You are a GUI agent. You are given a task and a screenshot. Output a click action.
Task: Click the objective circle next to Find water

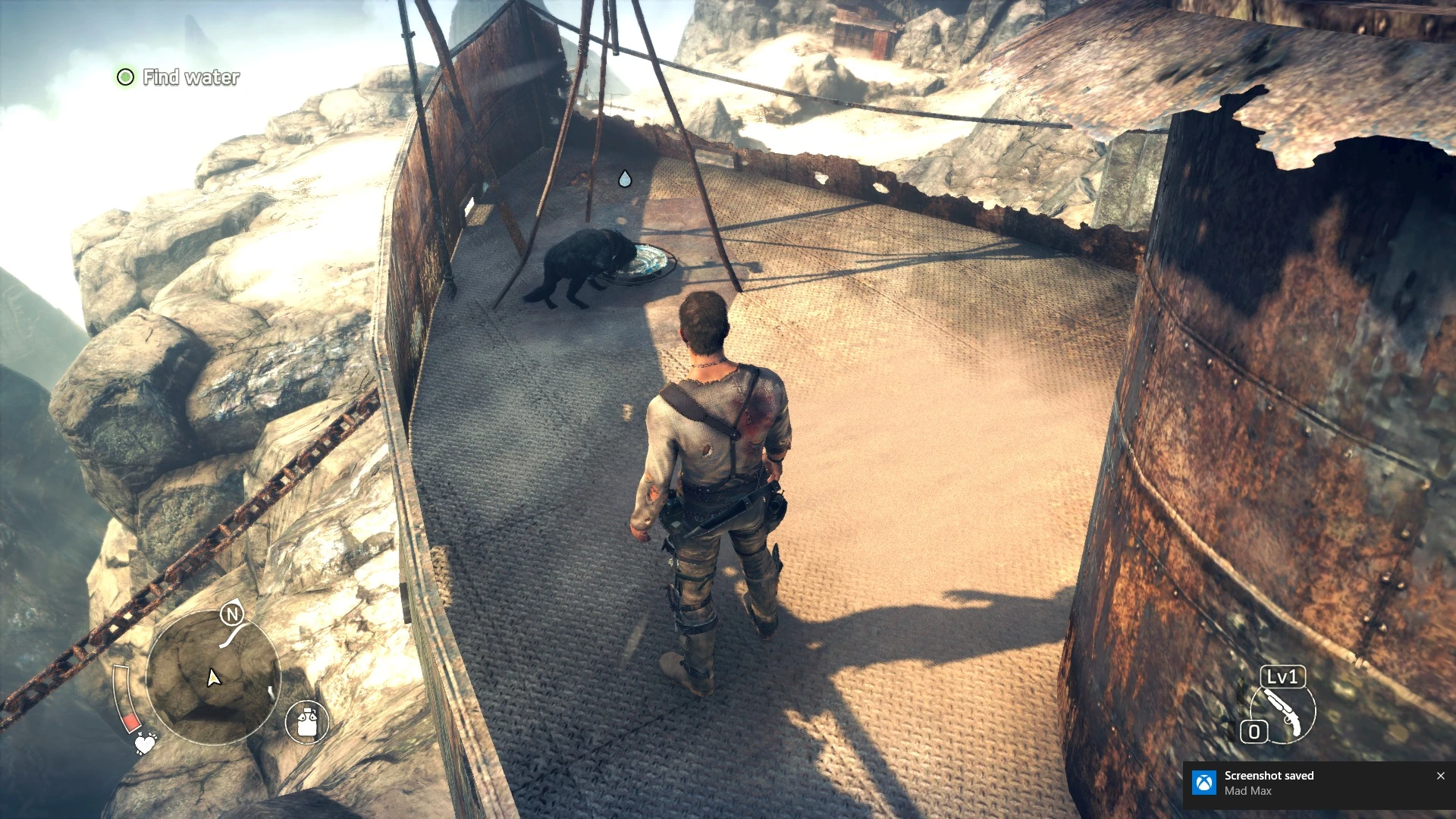(125, 77)
